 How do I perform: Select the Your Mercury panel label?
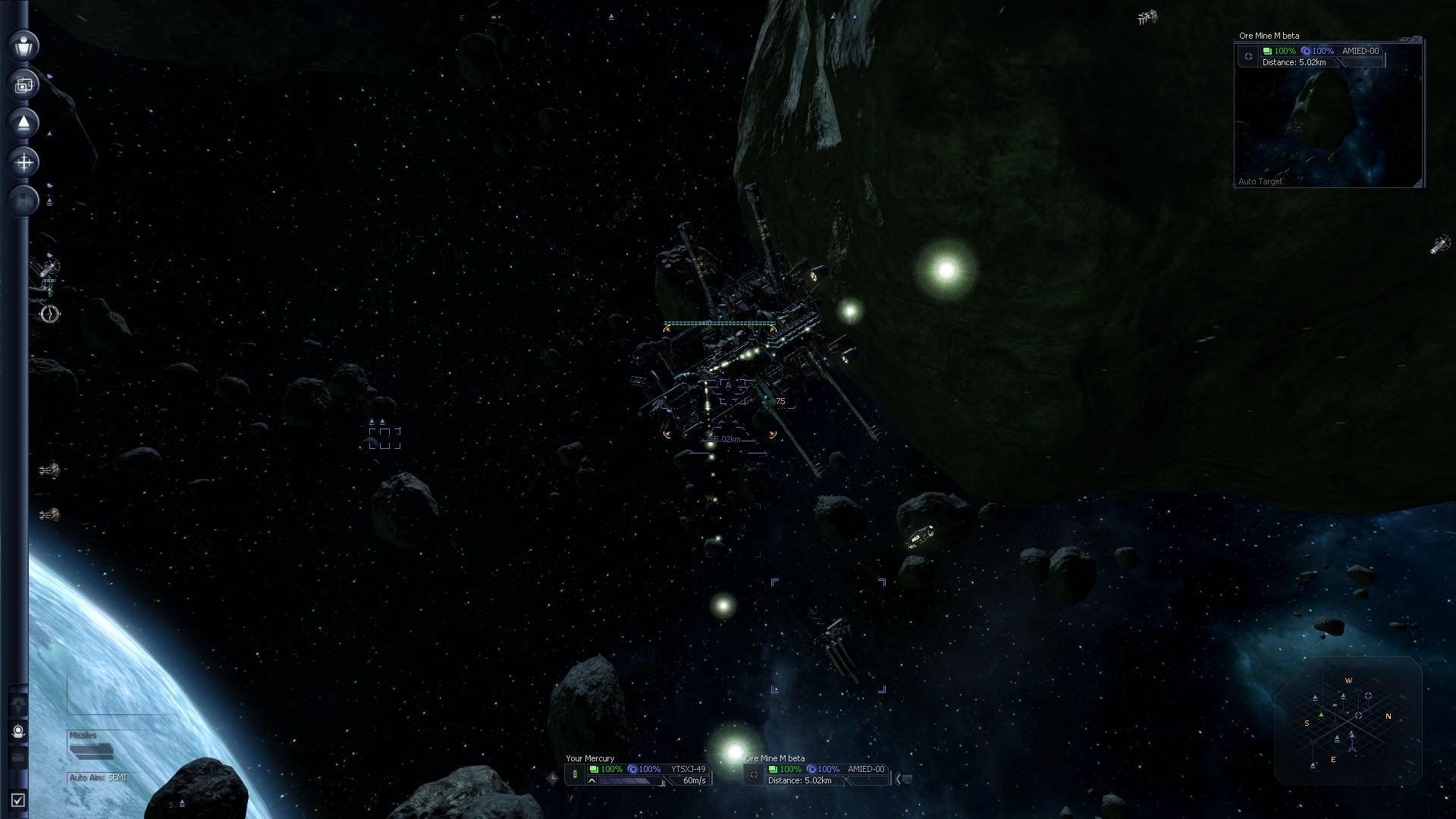click(590, 758)
